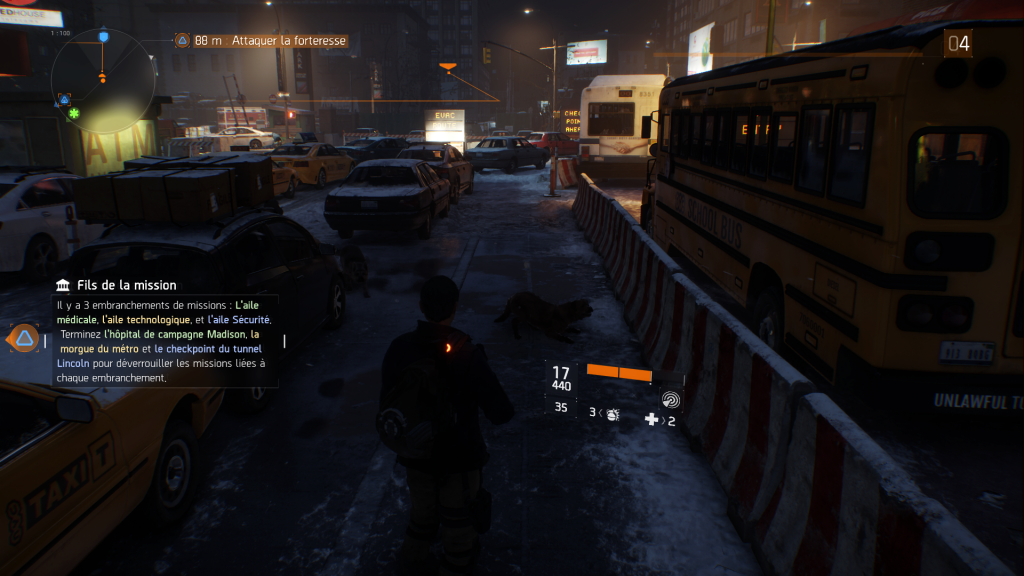Use the medkit cross icon

(x=652, y=420)
